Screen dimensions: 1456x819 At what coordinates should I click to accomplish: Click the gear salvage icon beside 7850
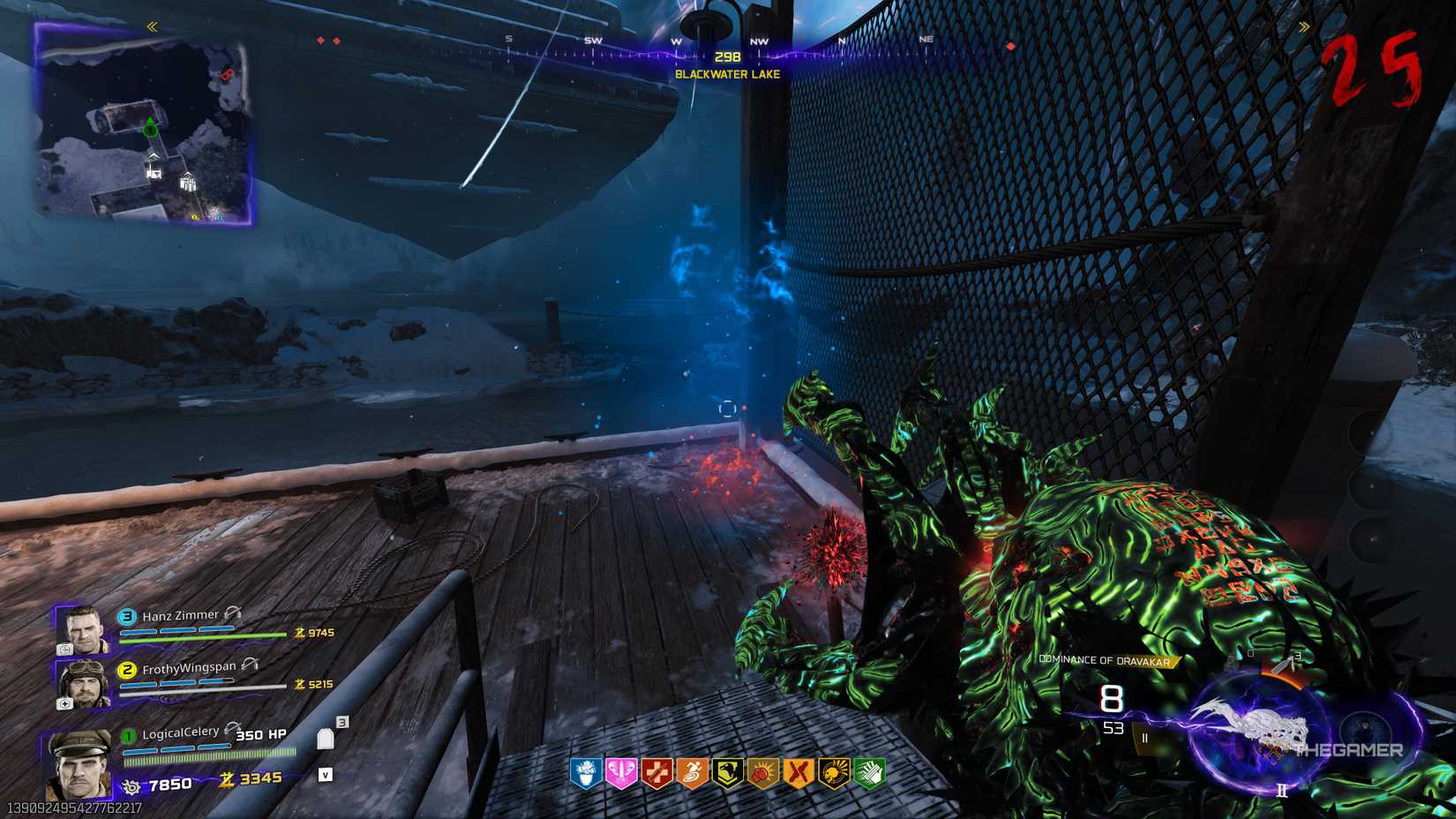(x=132, y=784)
